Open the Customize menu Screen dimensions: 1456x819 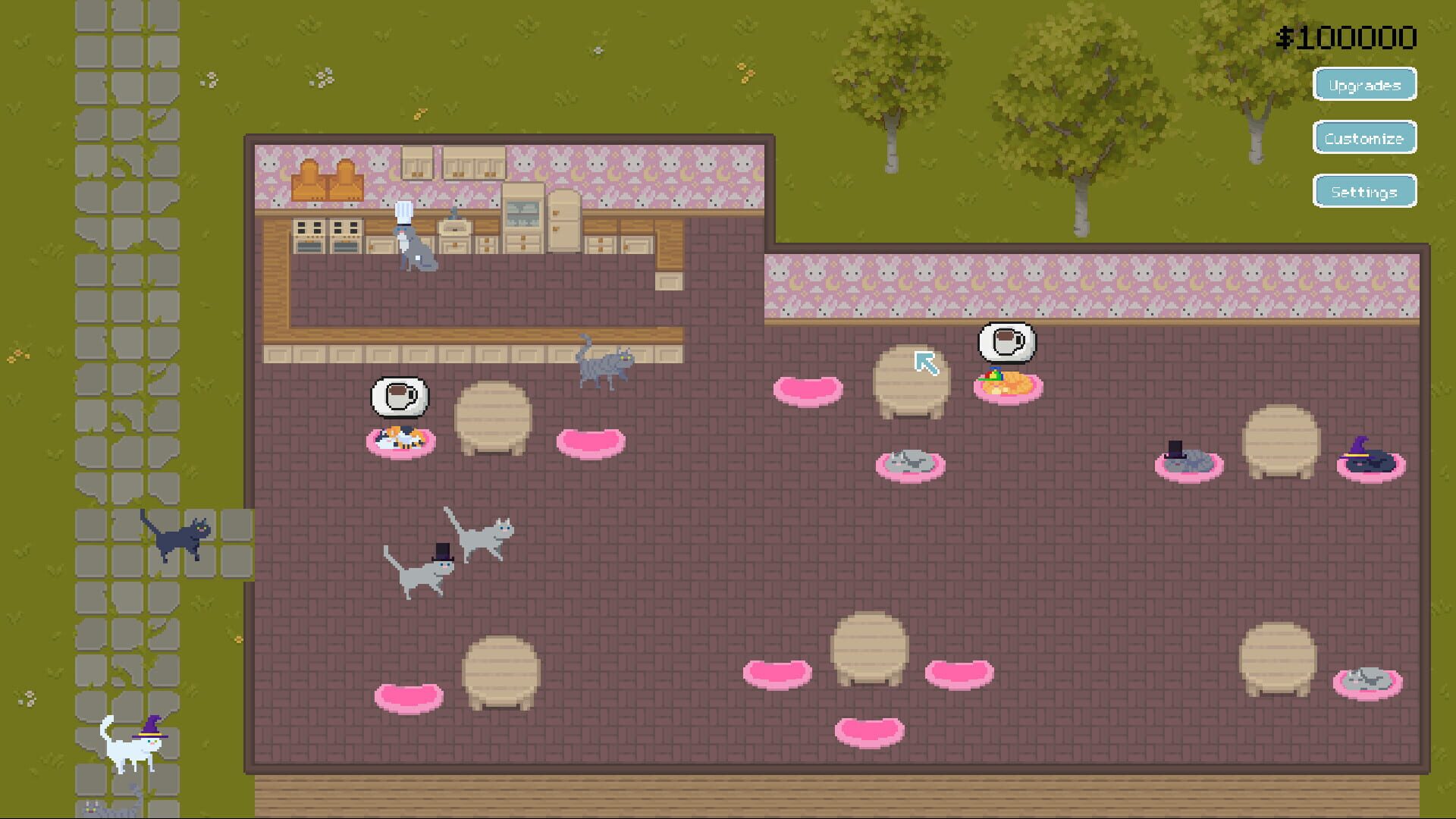(1363, 138)
